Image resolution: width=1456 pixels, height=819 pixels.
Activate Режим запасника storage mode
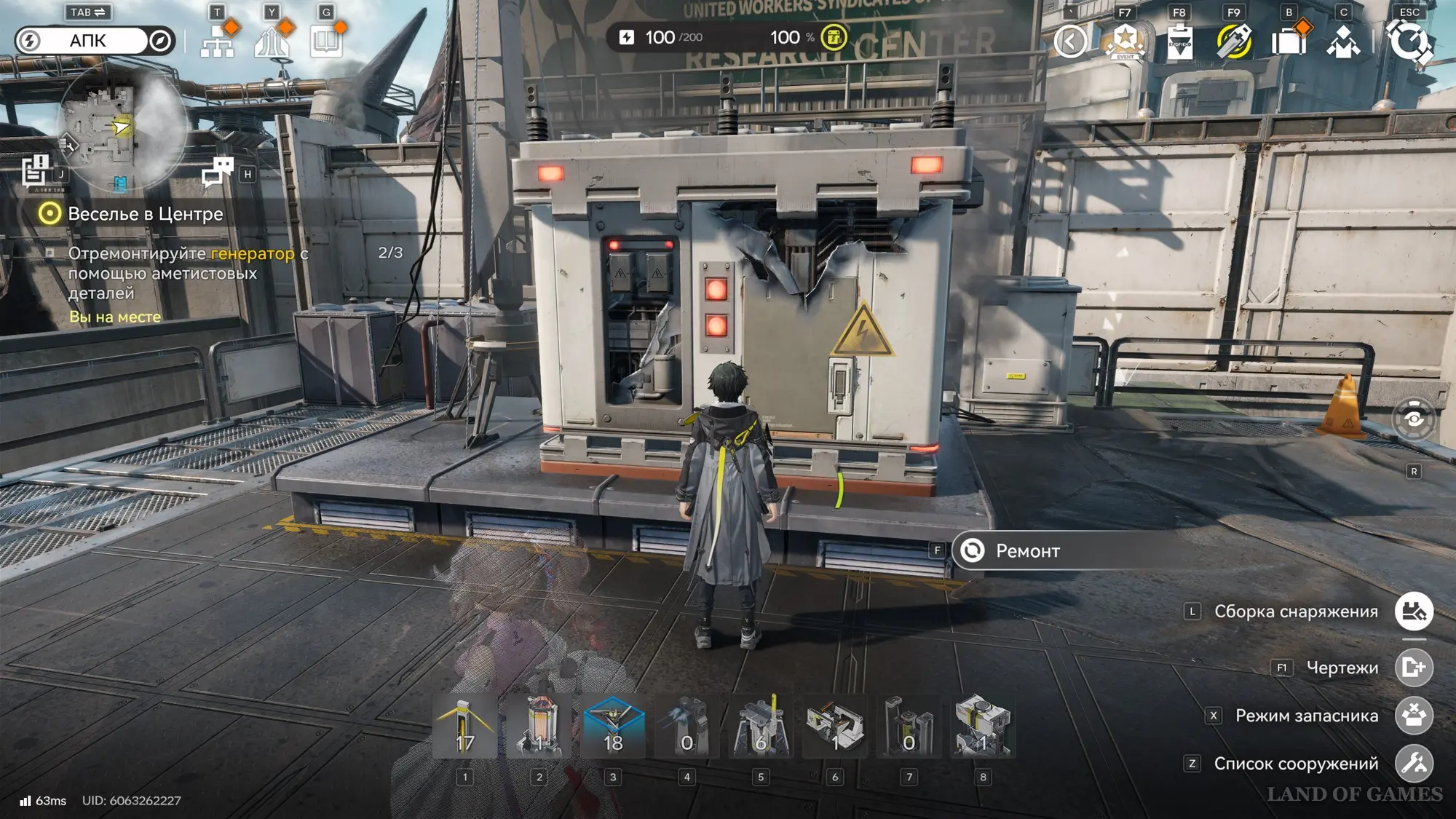tap(1414, 716)
